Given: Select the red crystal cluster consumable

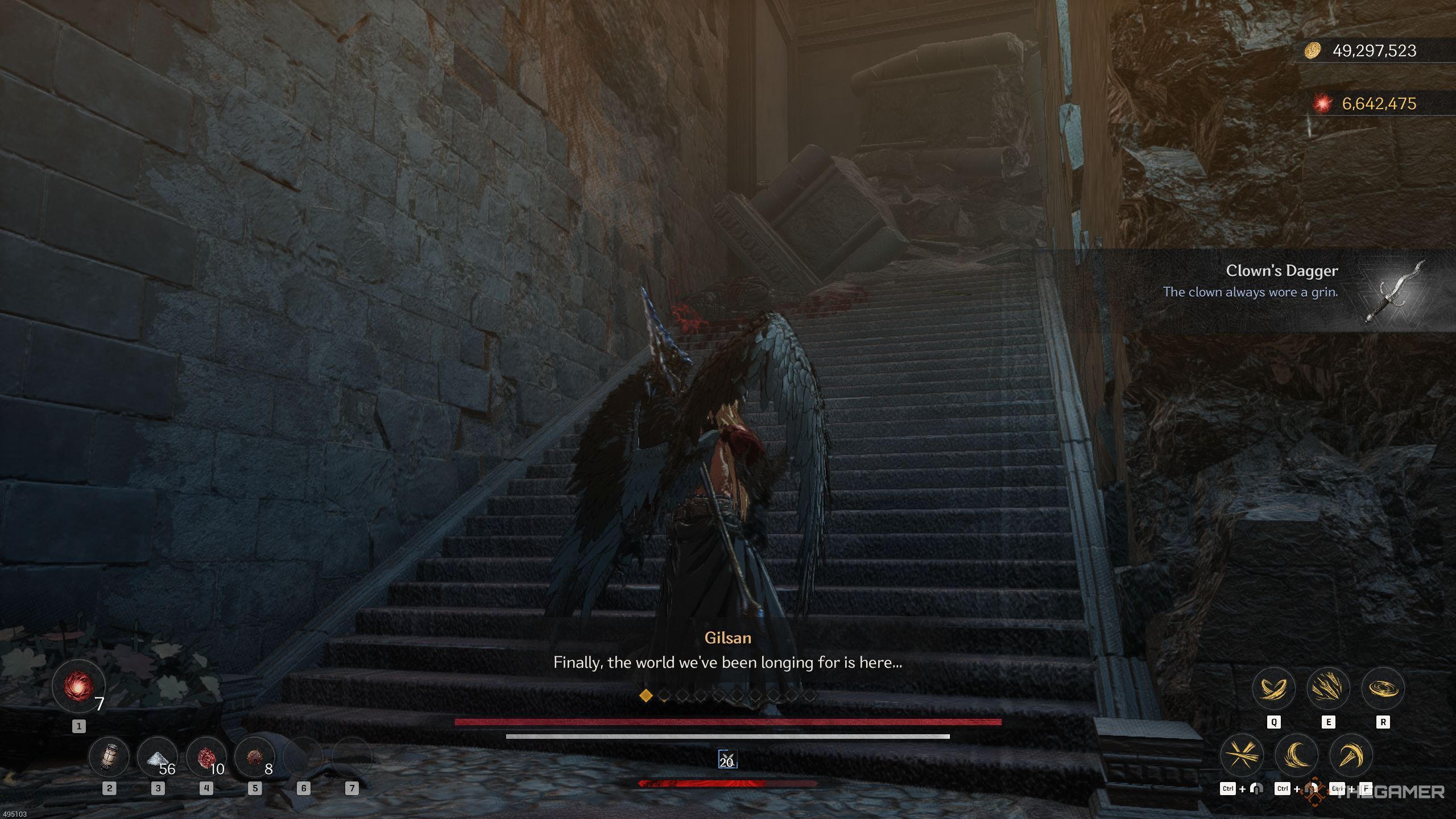Looking at the screenshot, I should point(206,757).
